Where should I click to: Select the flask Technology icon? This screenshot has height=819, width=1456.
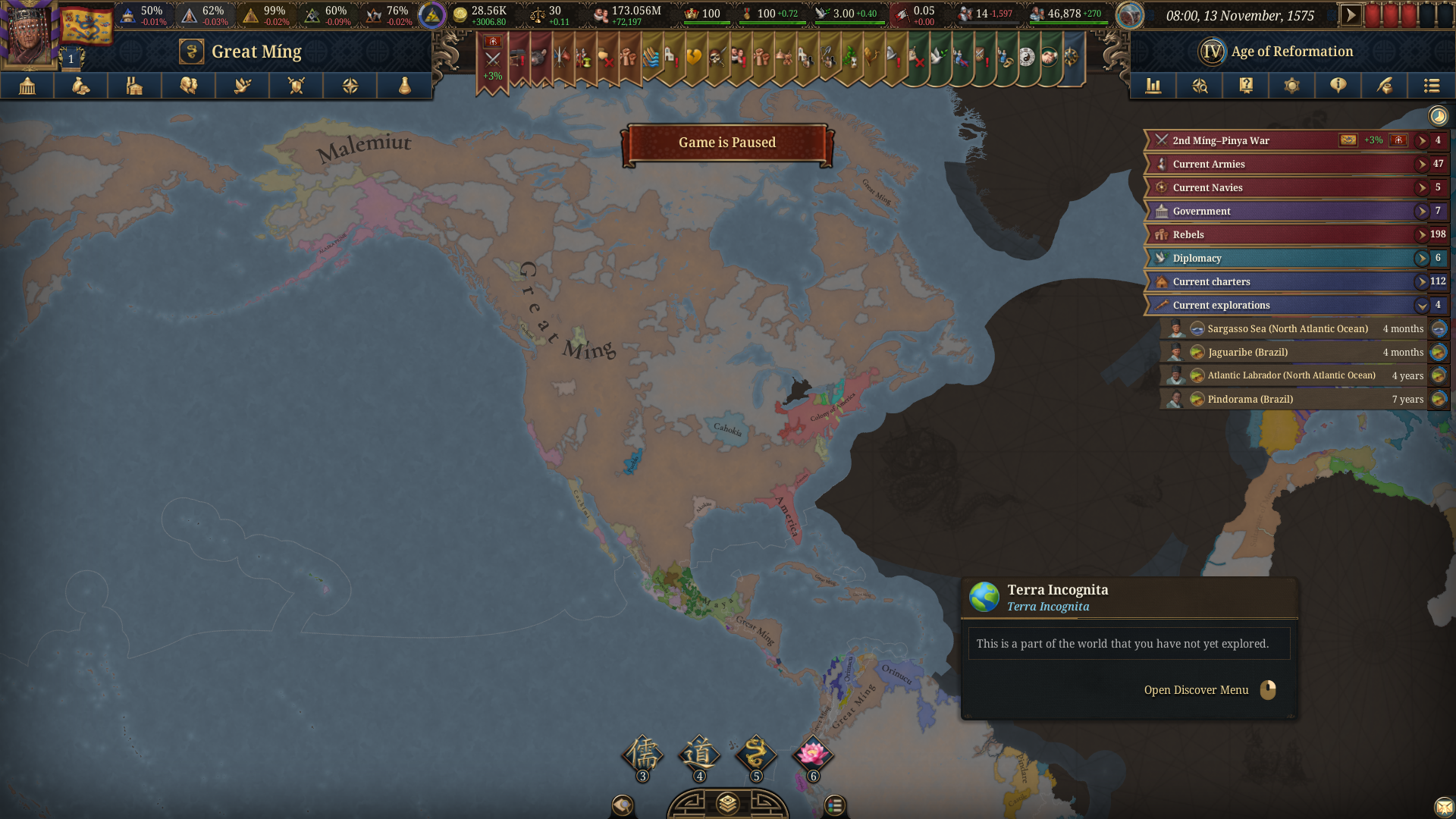tap(403, 86)
